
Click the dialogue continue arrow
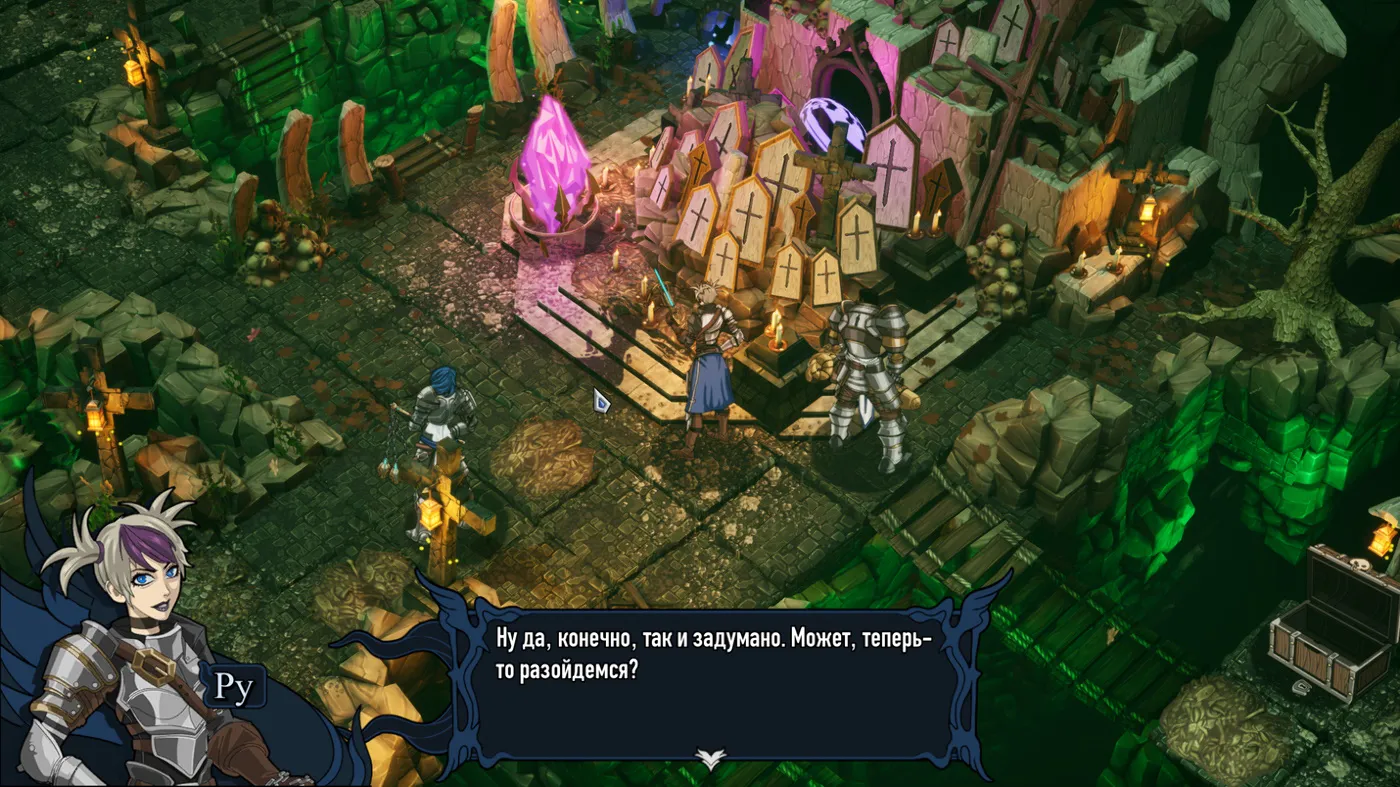[x=710, y=760]
